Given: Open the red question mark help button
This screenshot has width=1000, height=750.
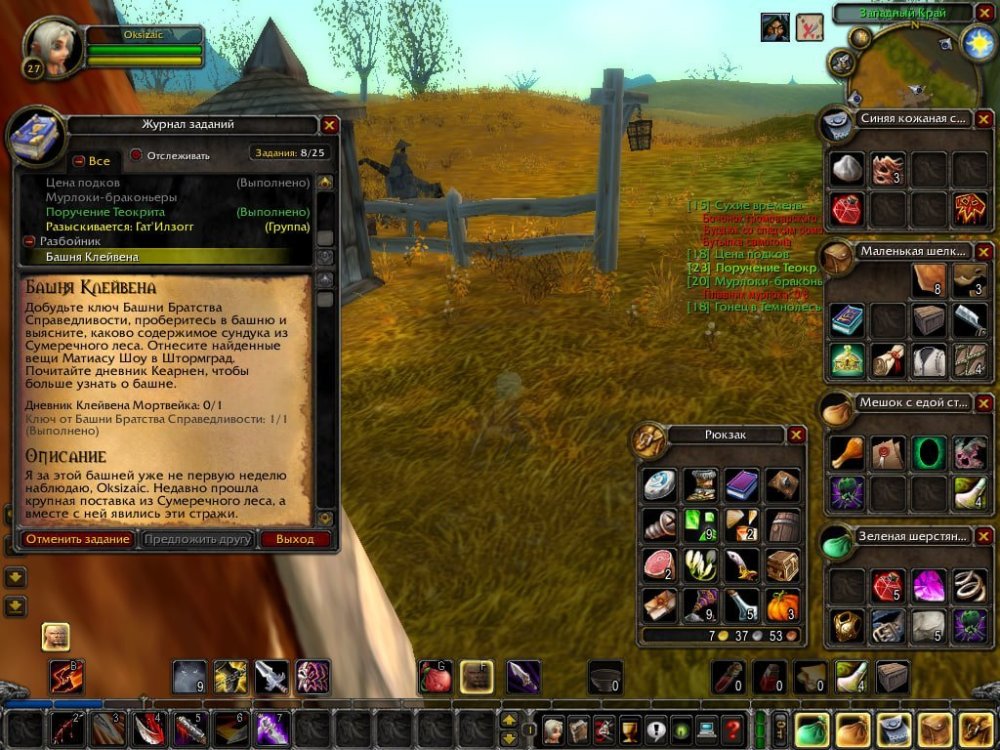Looking at the screenshot, I should point(733,729).
